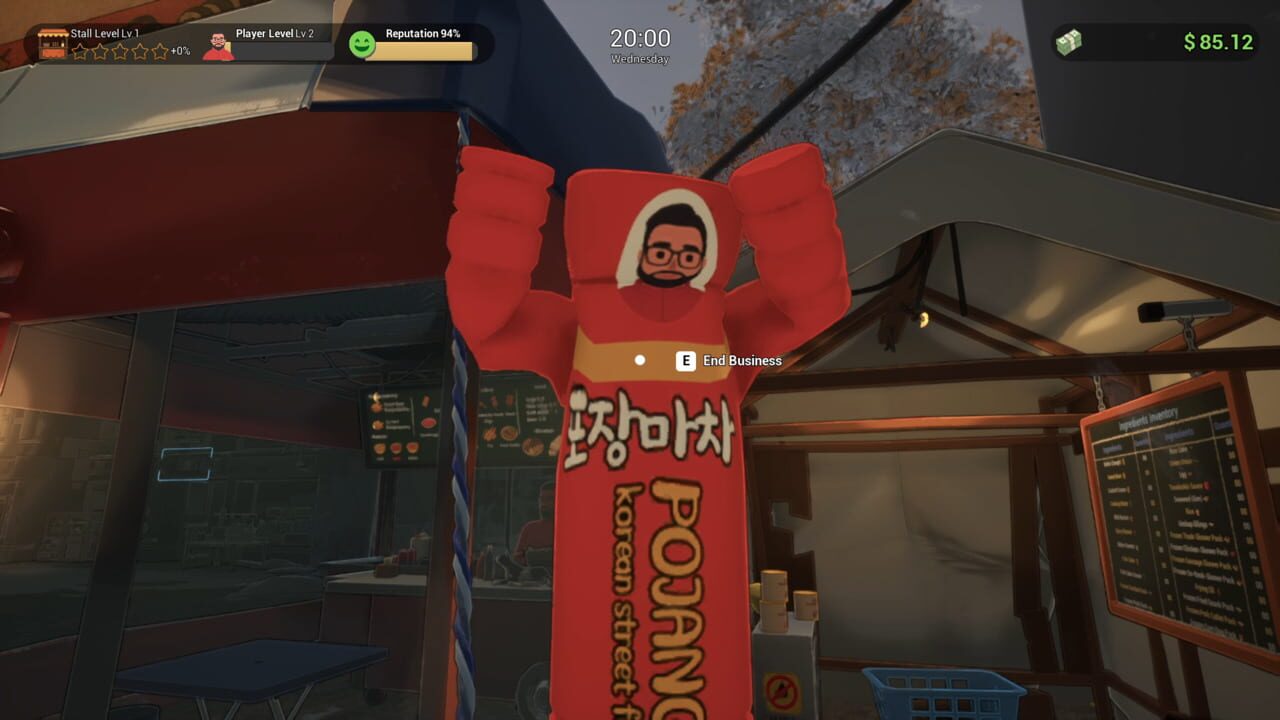Click the $85.12 money display

click(x=1216, y=42)
